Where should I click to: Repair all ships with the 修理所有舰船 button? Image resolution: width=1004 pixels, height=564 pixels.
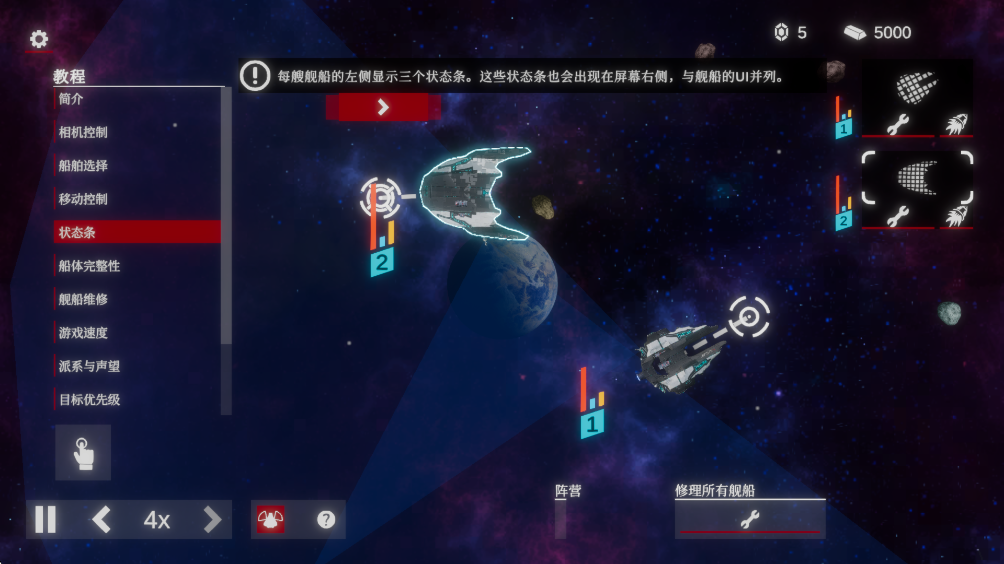coord(749,518)
